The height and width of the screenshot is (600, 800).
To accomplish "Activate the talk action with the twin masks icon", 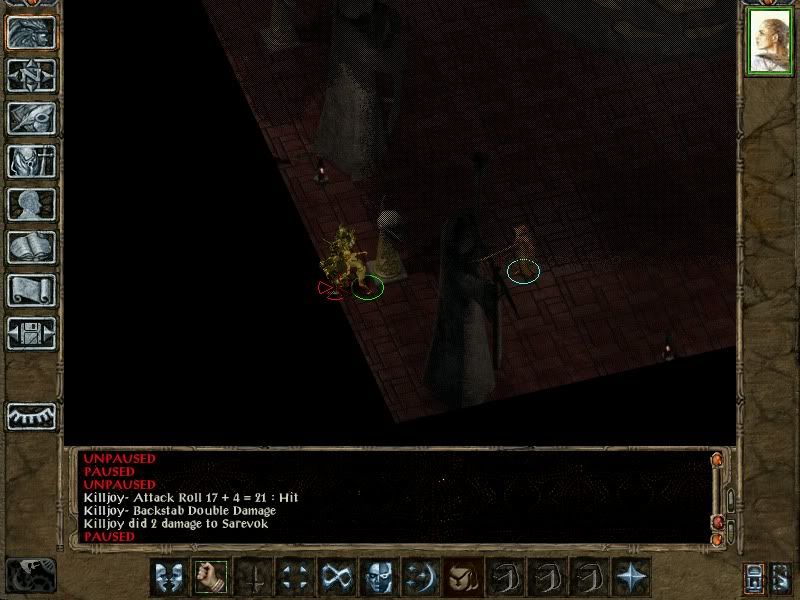I will (170, 577).
